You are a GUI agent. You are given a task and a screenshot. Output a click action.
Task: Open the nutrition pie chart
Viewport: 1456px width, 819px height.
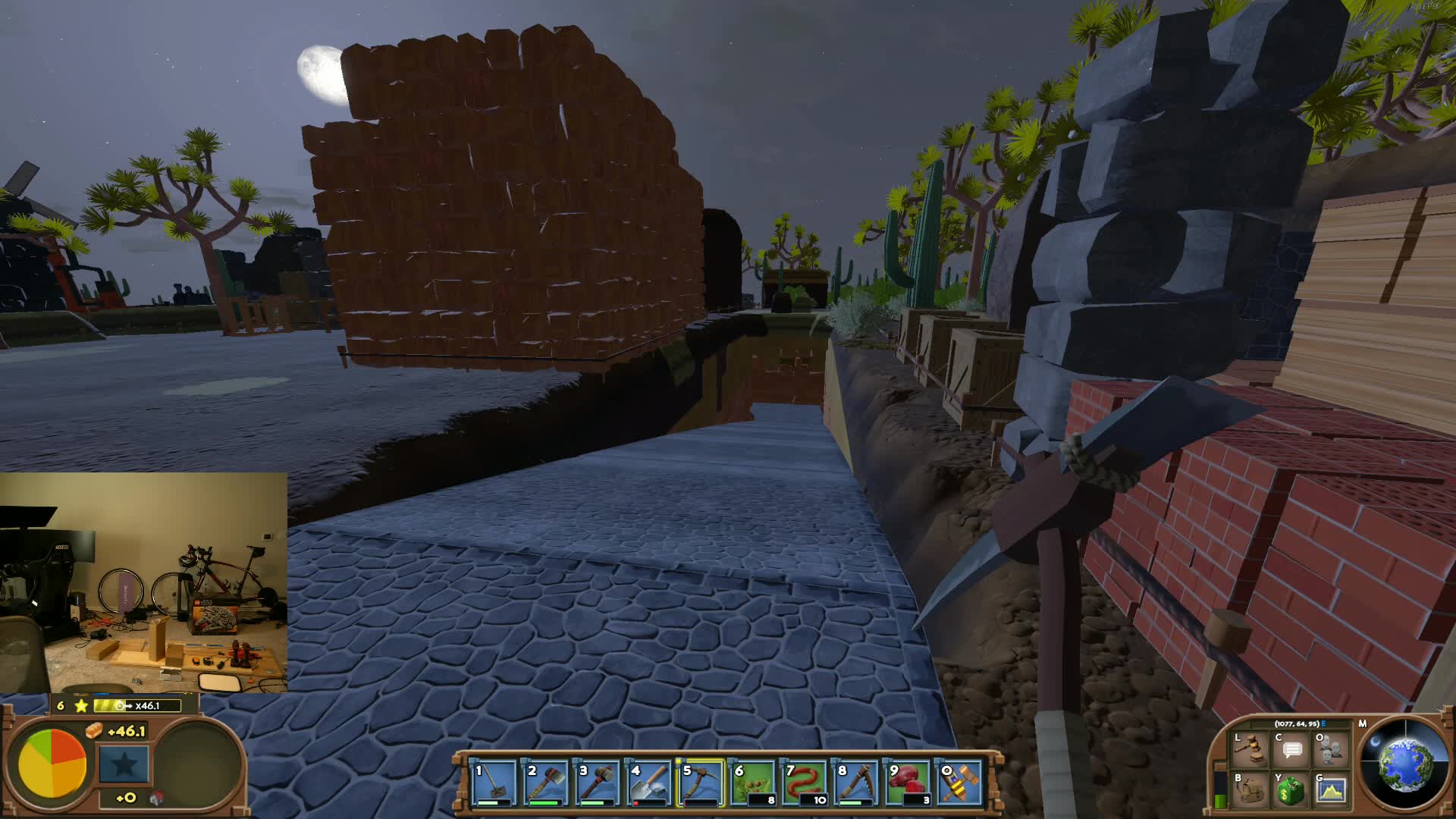pyautogui.click(x=52, y=764)
